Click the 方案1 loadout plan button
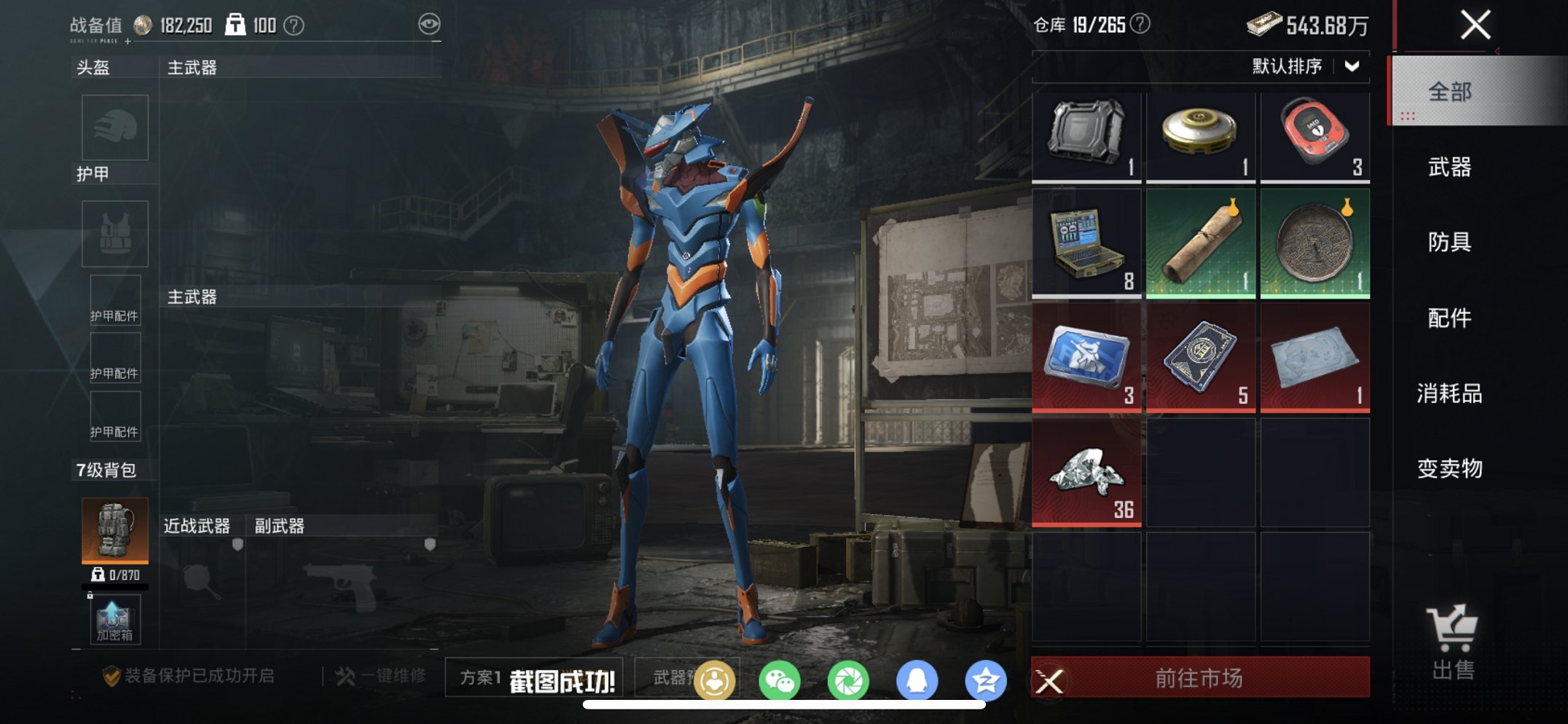The image size is (1568, 724). pyautogui.click(x=482, y=678)
